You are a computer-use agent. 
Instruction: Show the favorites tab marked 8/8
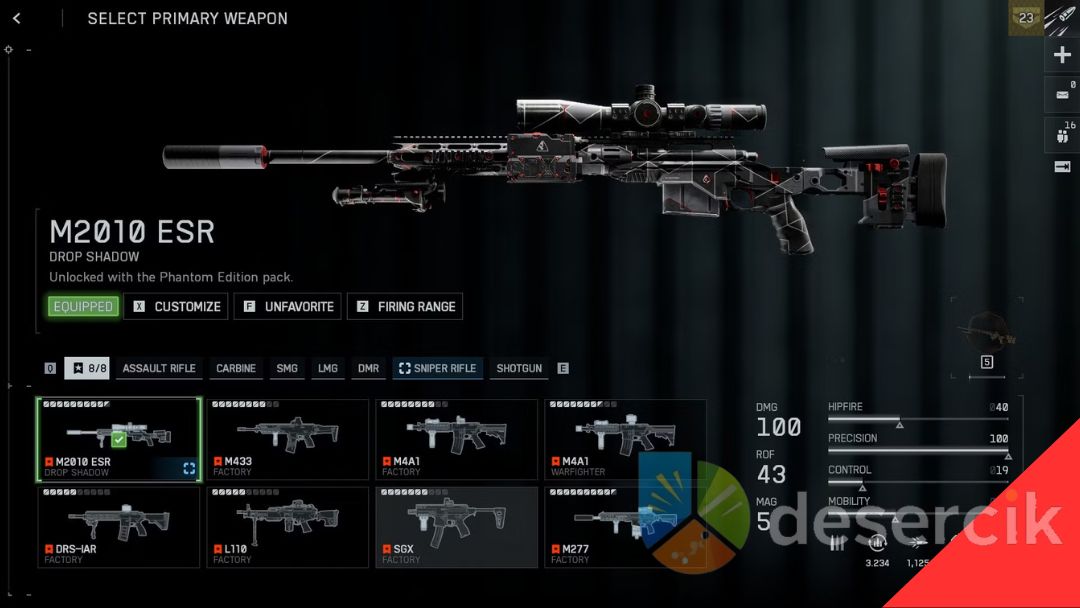88,369
